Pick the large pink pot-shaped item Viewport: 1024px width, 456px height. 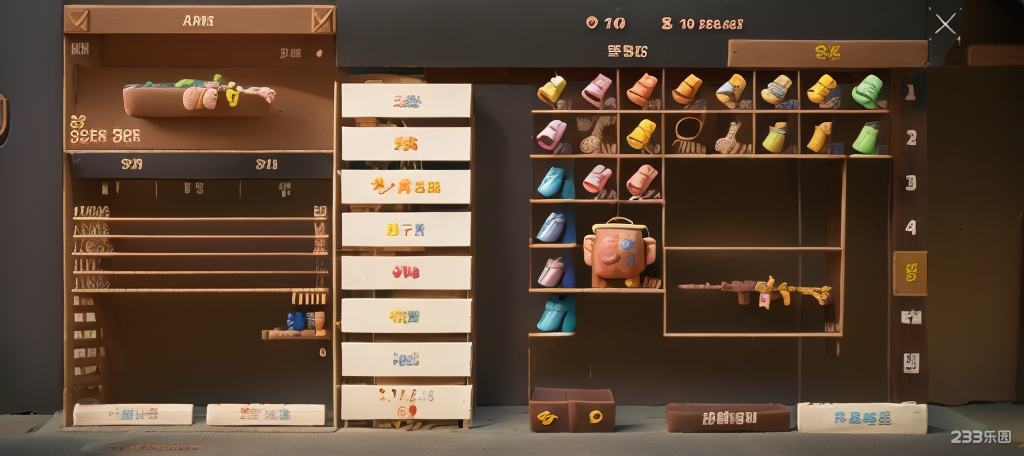pos(617,253)
